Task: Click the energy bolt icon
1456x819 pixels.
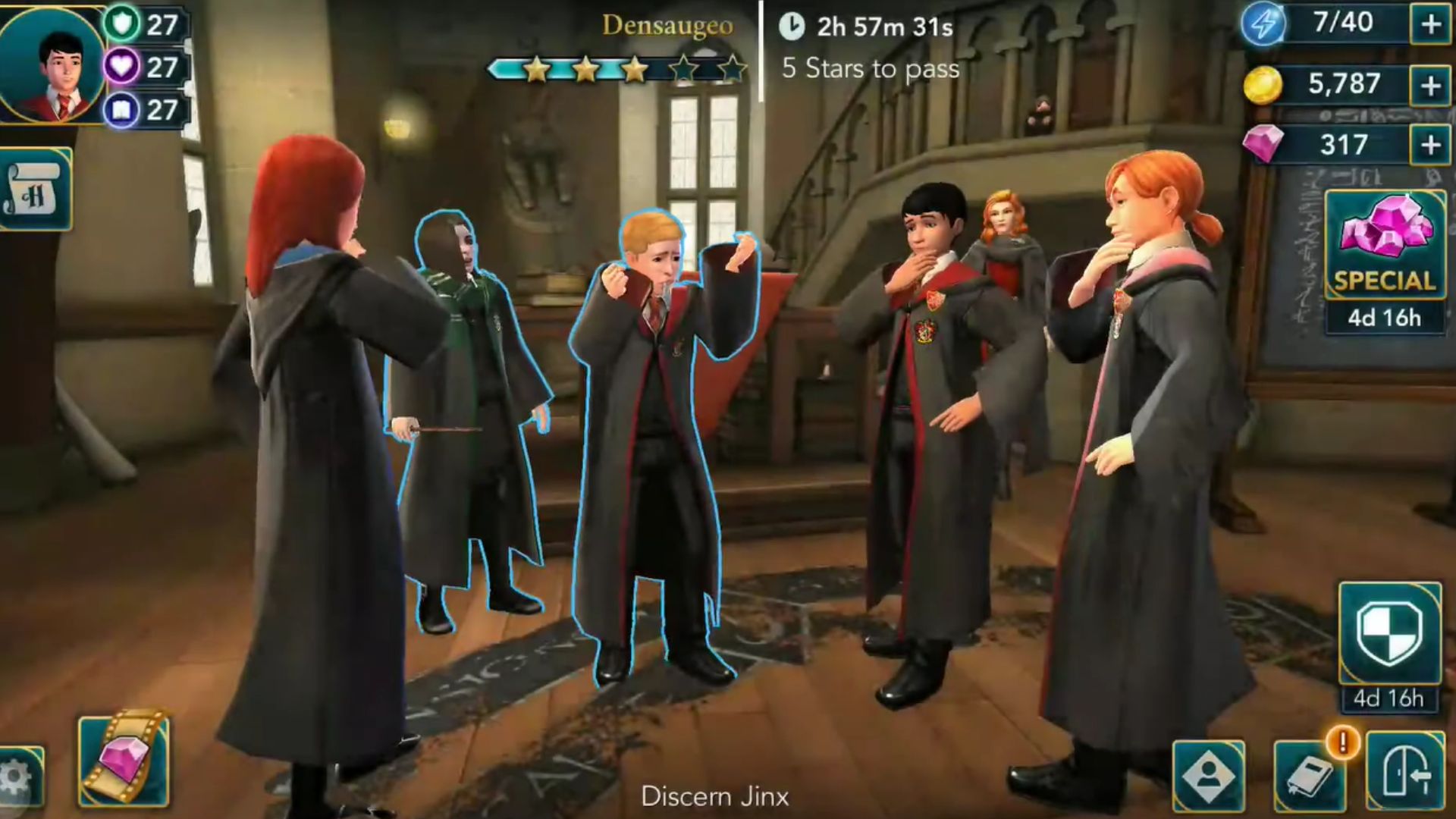Action: click(1263, 23)
